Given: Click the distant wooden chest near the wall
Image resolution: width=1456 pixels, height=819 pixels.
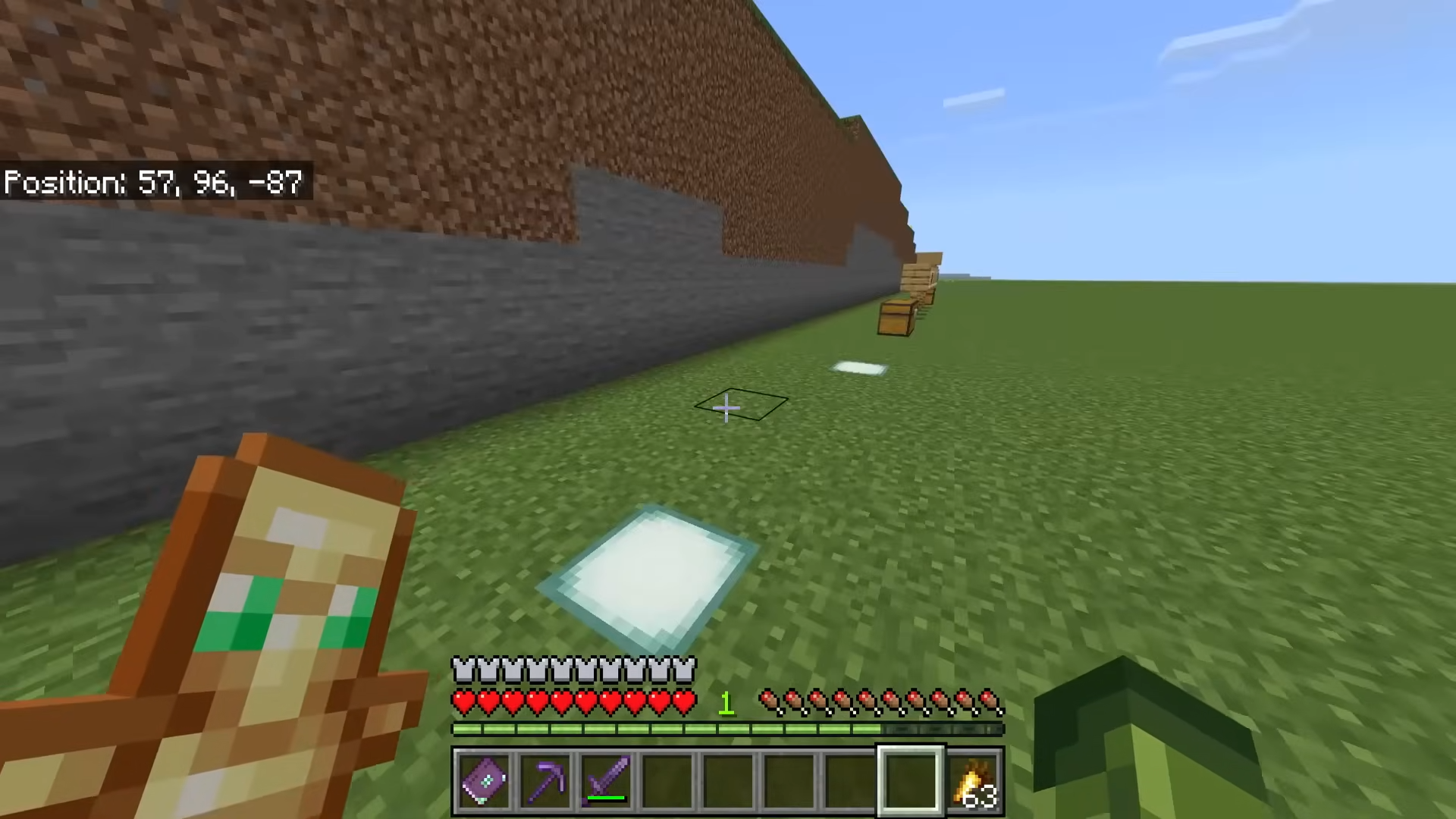Looking at the screenshot, I should click(896, 318).
